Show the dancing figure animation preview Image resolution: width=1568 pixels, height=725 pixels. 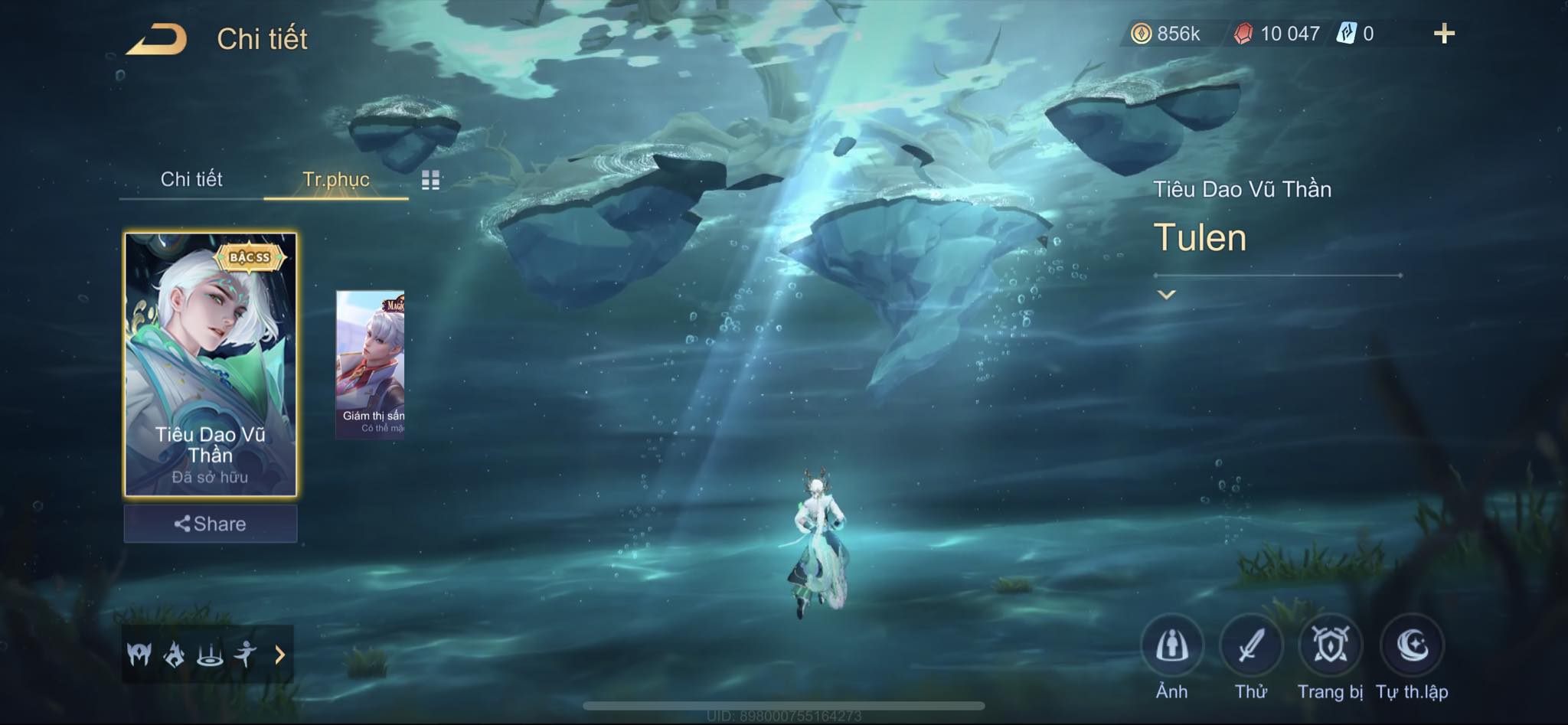[x=245, y=655]
